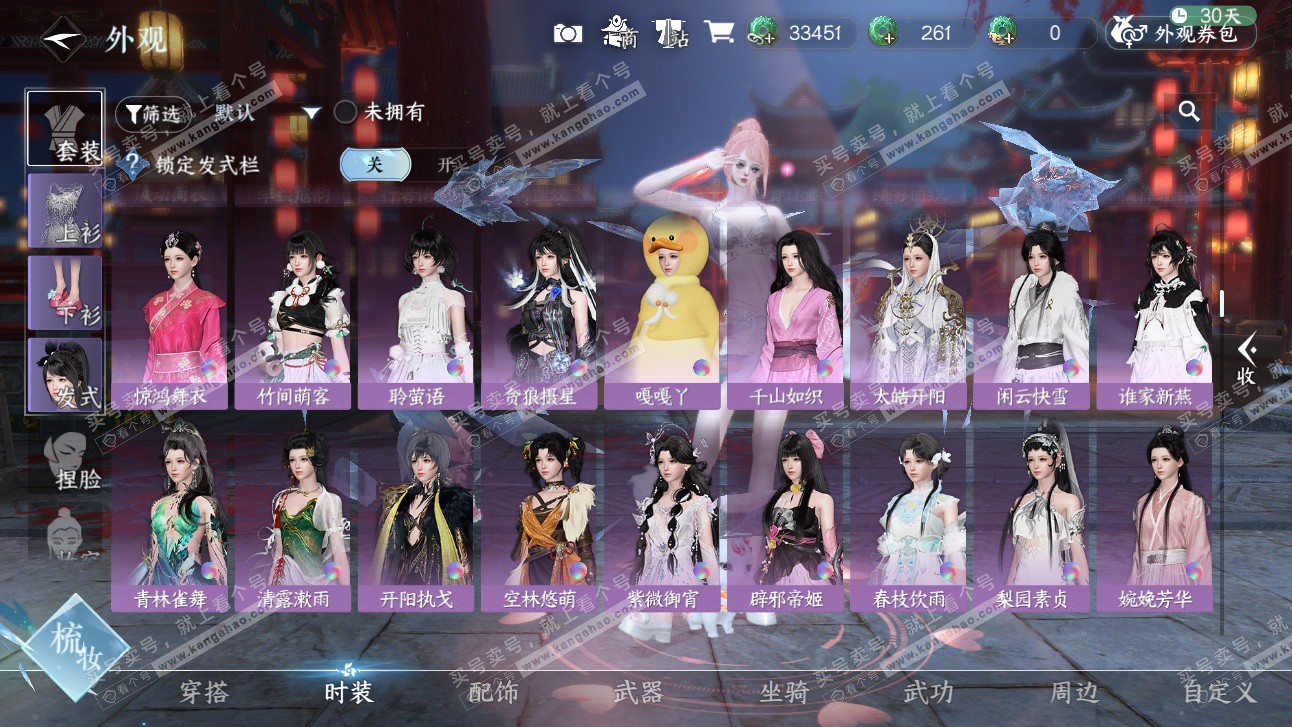Open the shopping cart
Image resolution: width=1292 pixels, height=727 pixels.
click(718, 32)
